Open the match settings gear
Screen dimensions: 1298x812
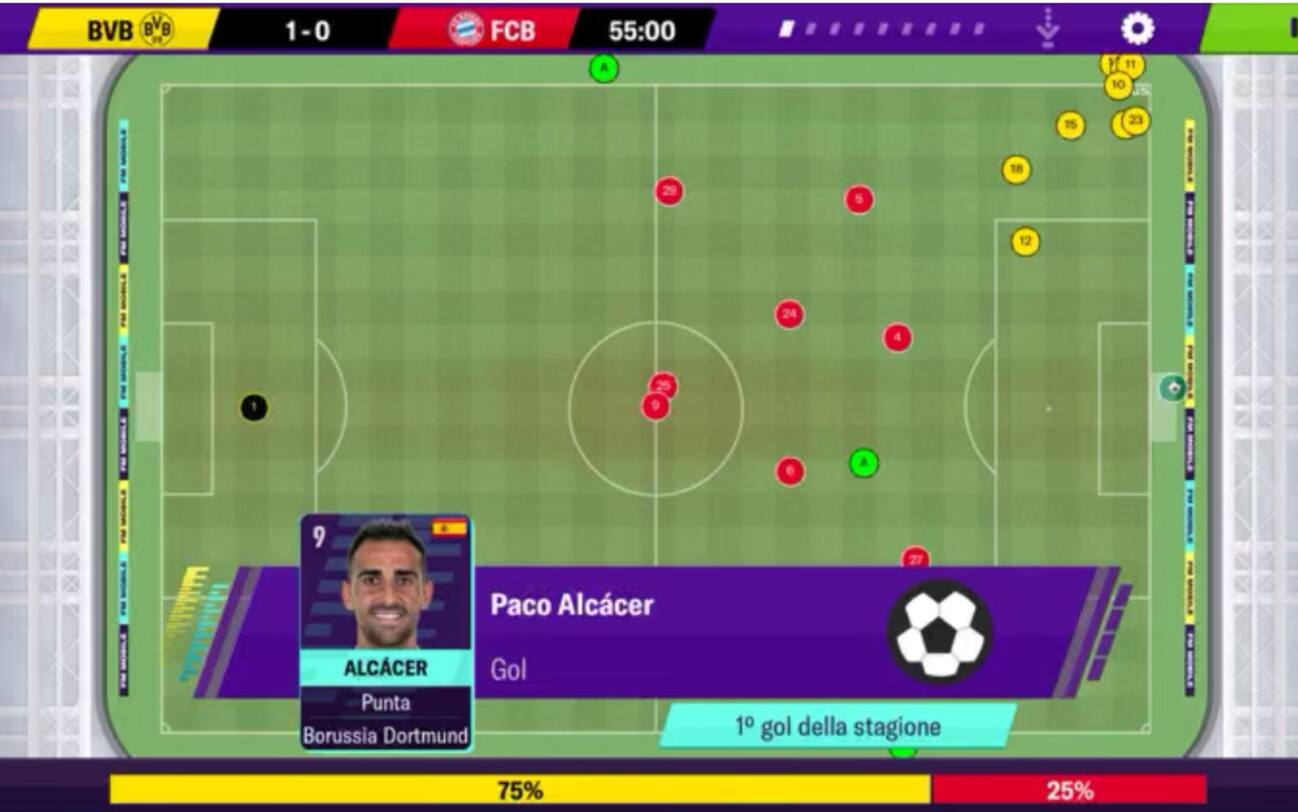[1135, 29]
